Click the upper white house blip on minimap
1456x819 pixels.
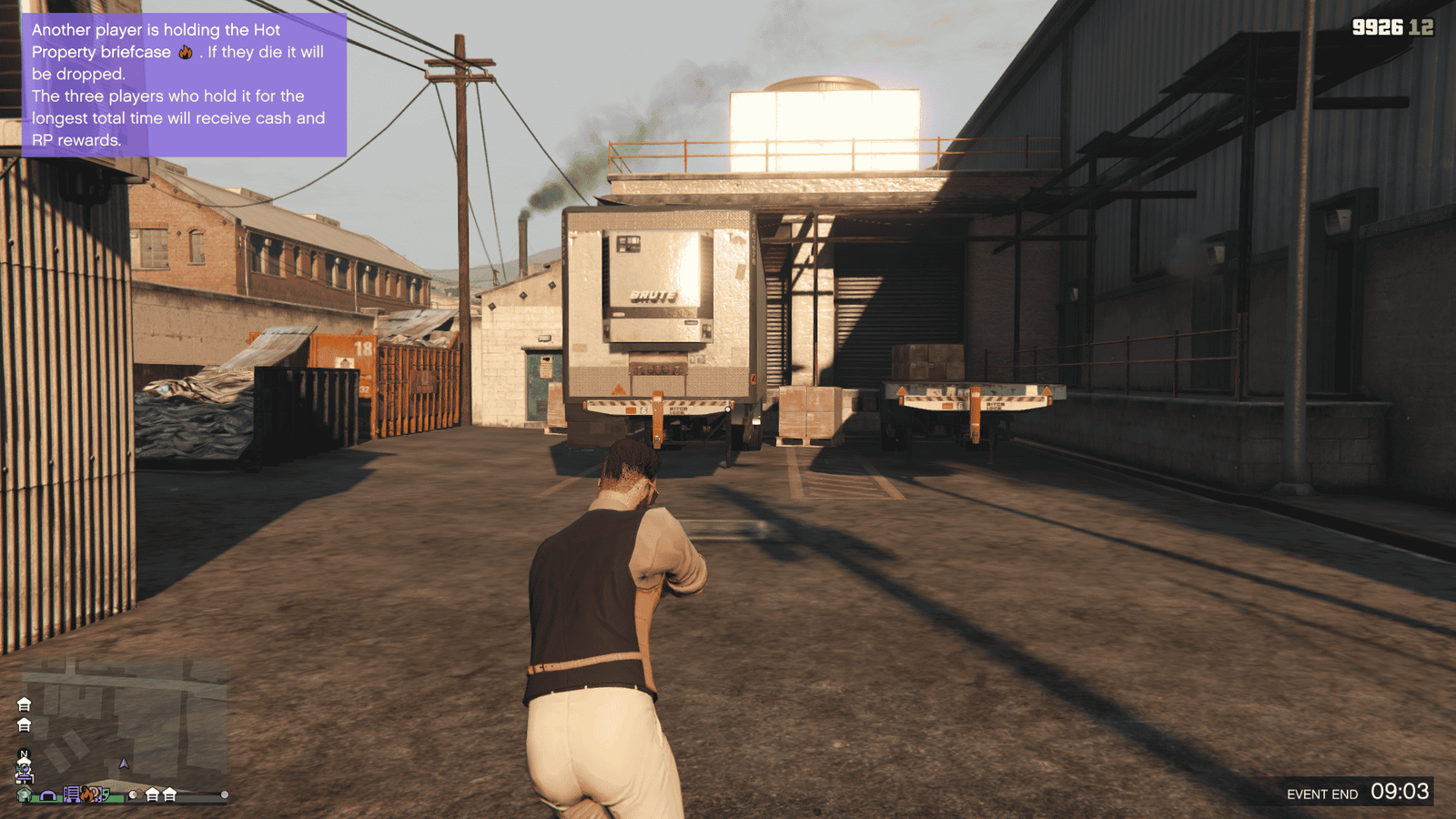pyautogui.click(x=24, y=704)
